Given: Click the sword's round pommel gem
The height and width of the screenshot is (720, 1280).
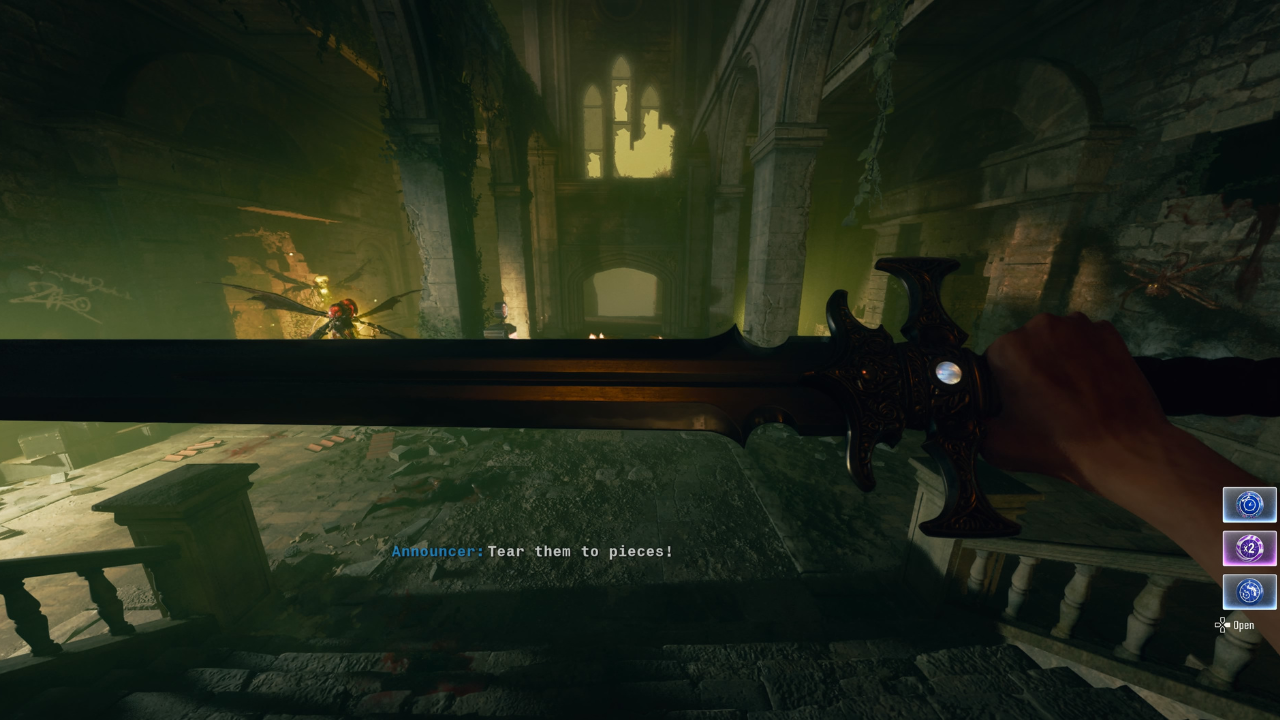Looking at the screenshot, I should [x=951, y=372].
